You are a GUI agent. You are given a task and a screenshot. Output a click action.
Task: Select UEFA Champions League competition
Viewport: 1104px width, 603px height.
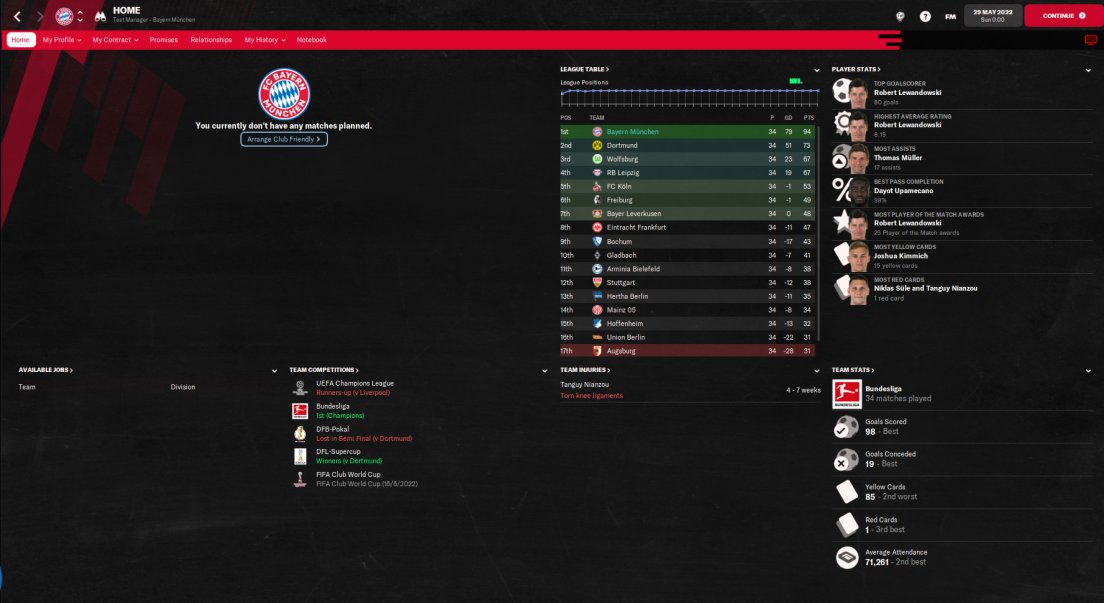coord(355,383)
